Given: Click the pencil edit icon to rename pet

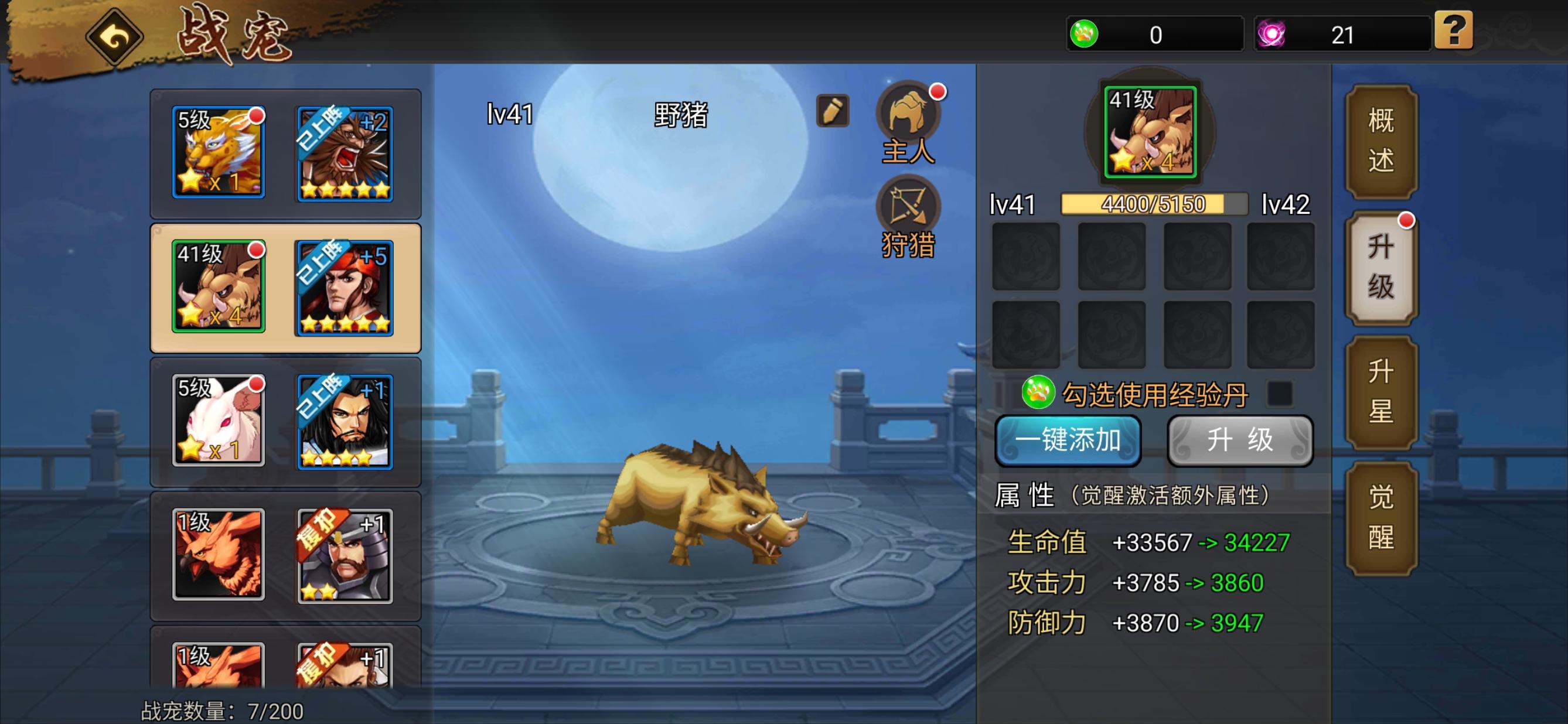Looking at the screenshot, I should pos(834,111).
